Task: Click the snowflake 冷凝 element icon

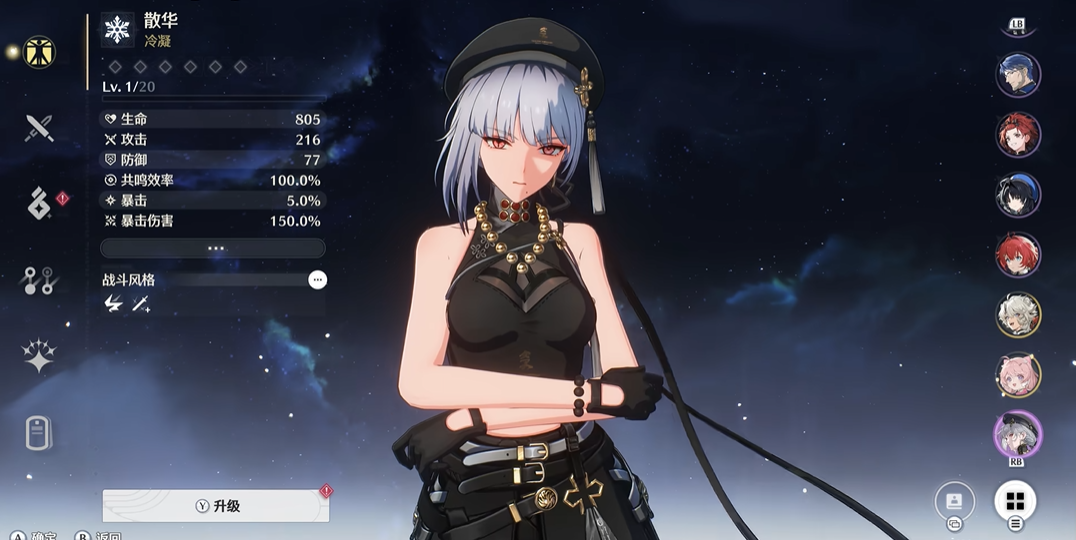Action: click(118, 30)
